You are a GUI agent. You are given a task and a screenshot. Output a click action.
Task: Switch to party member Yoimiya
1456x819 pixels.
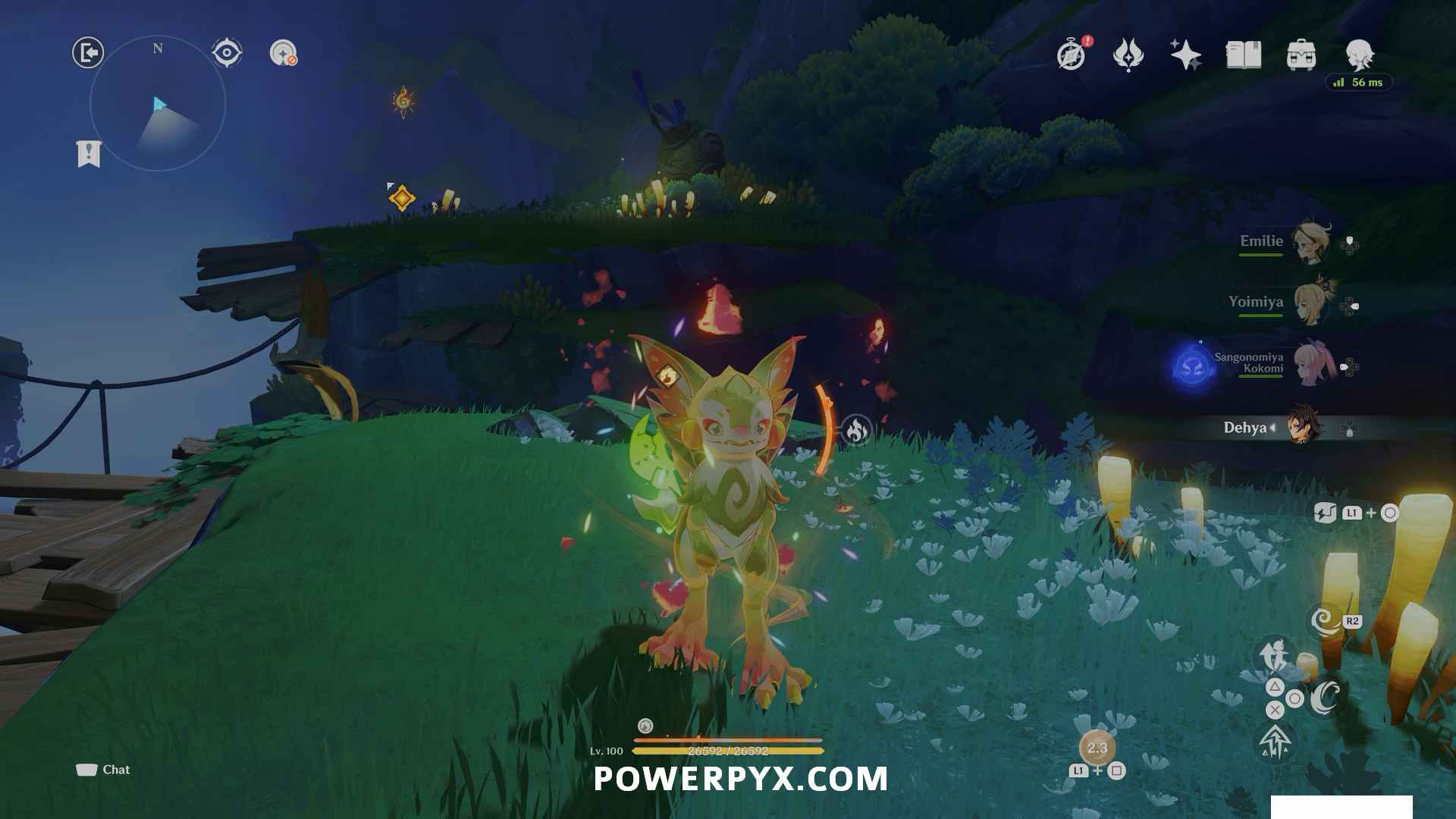[x=1309, y=303]
